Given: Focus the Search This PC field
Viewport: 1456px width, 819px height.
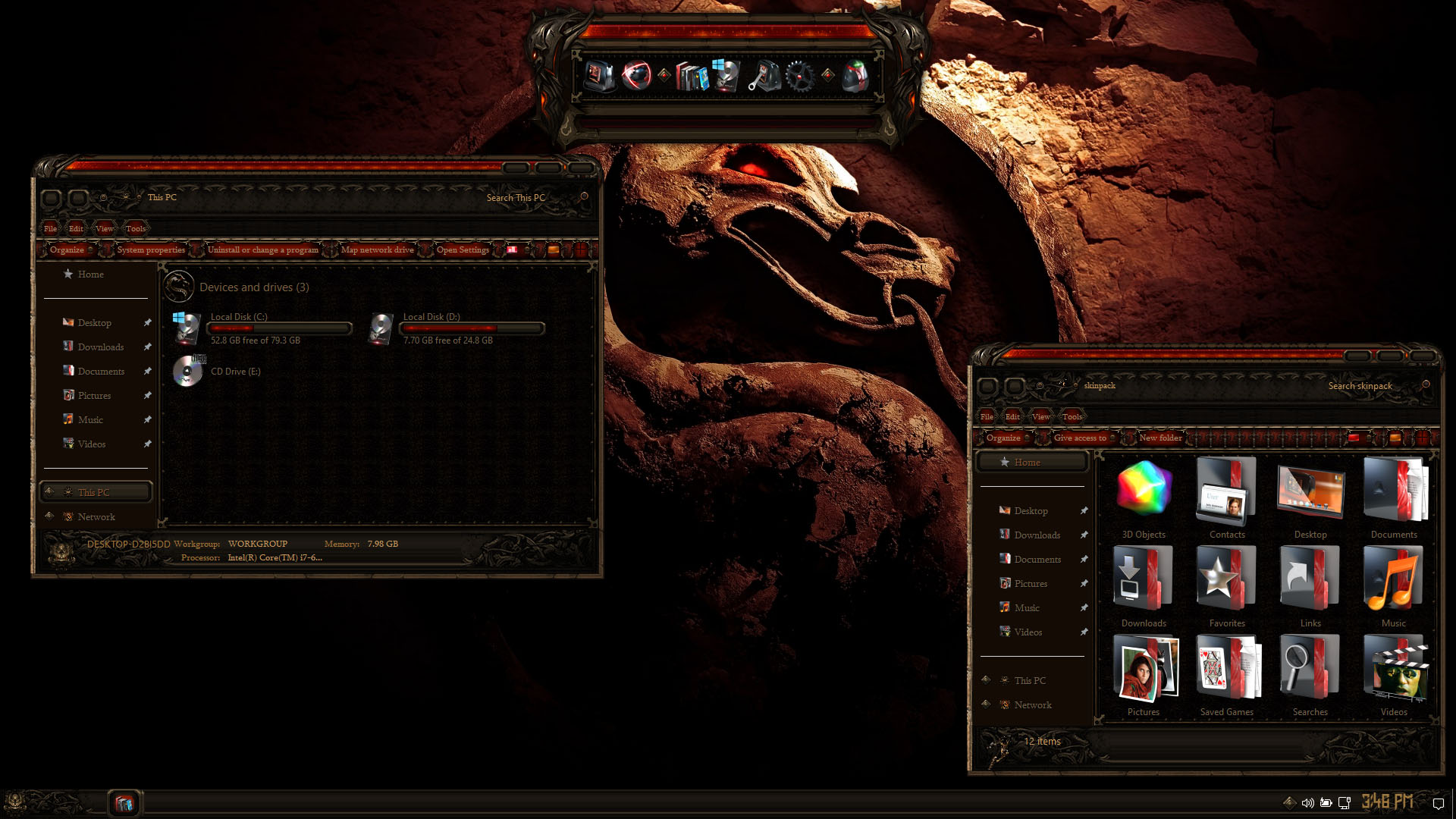Looking at the screenshot, I should pos(516,198).
